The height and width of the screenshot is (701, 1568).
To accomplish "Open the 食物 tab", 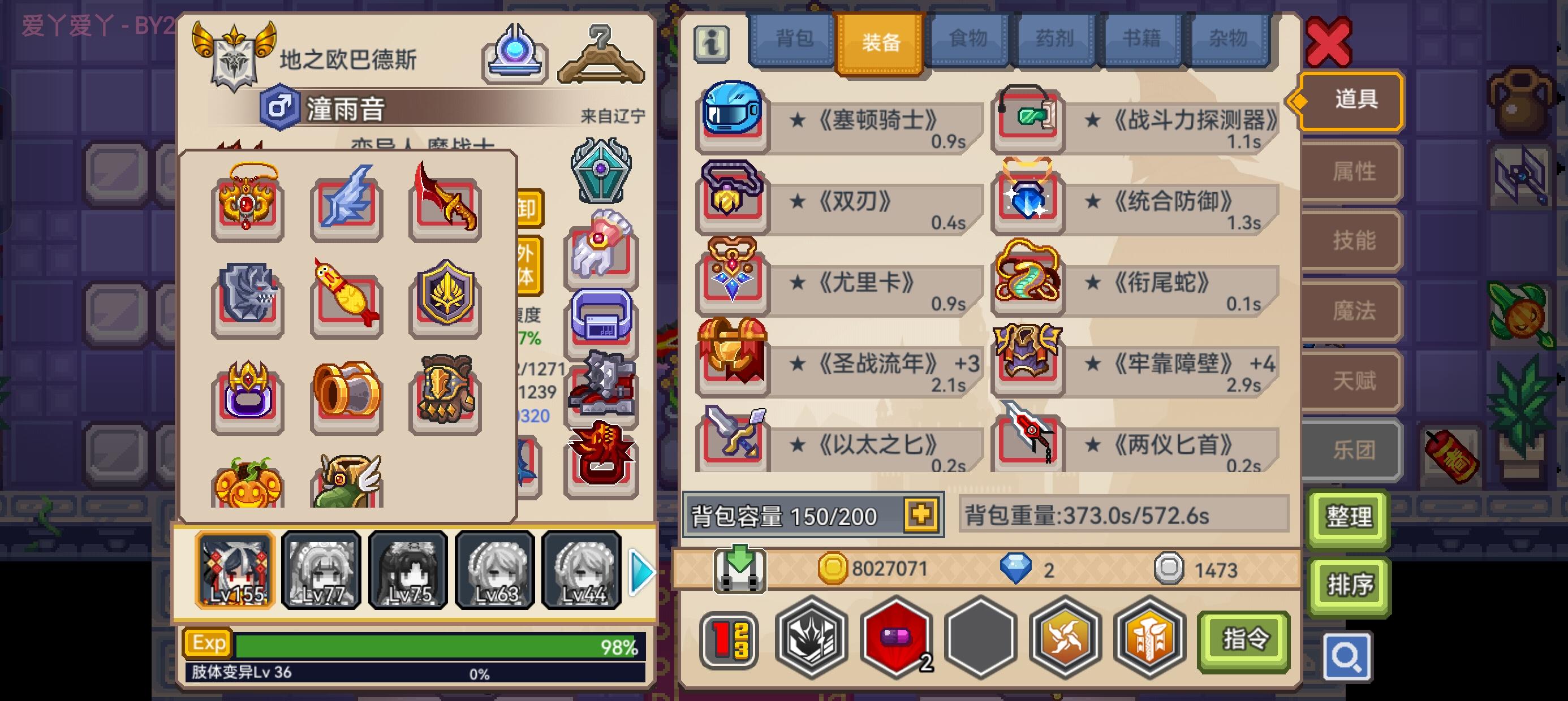I will pos(968,38).
